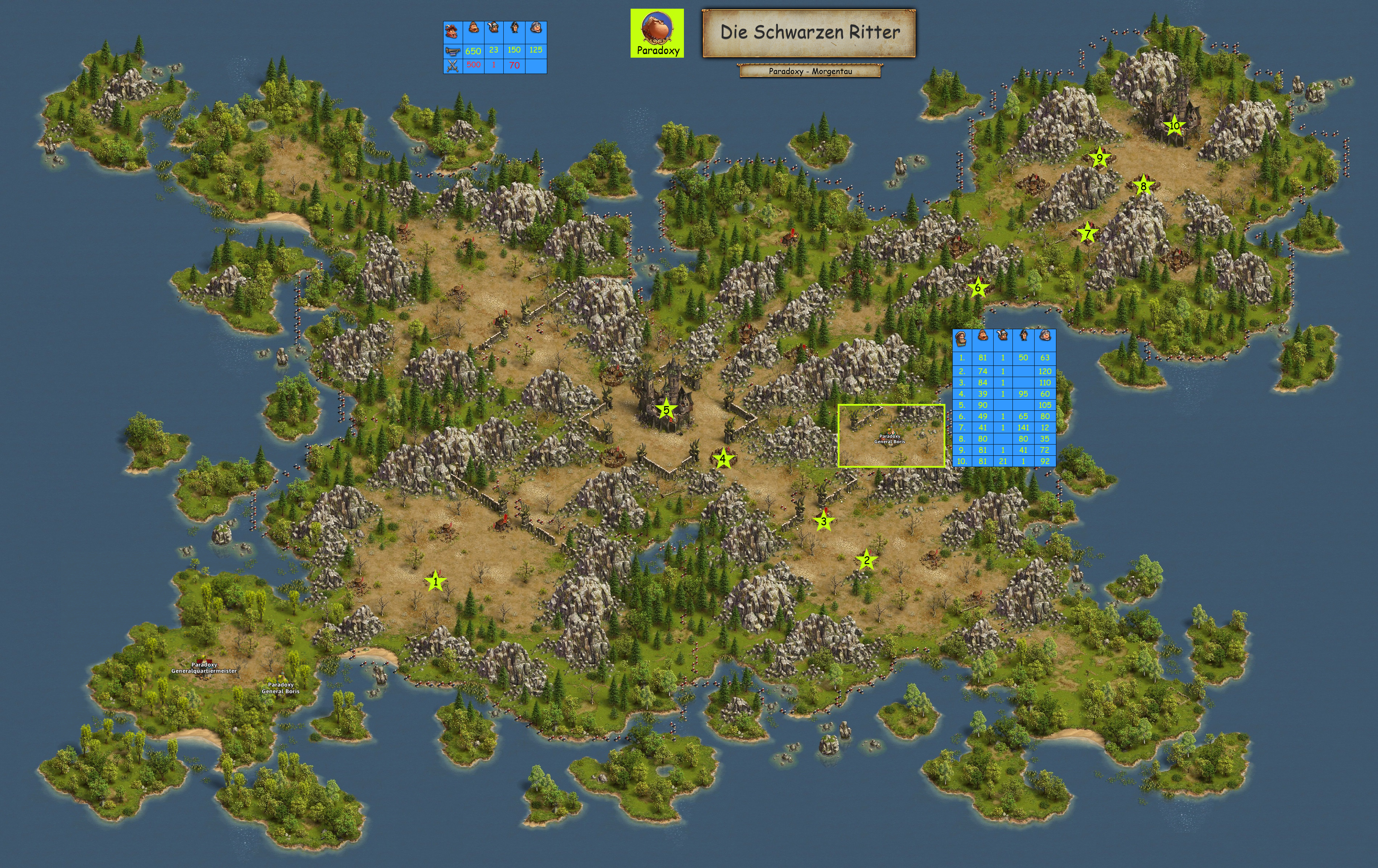Click the star marker labeled 8
The height and width of the screenshot is (868, 1378).
click(1143, 185)
